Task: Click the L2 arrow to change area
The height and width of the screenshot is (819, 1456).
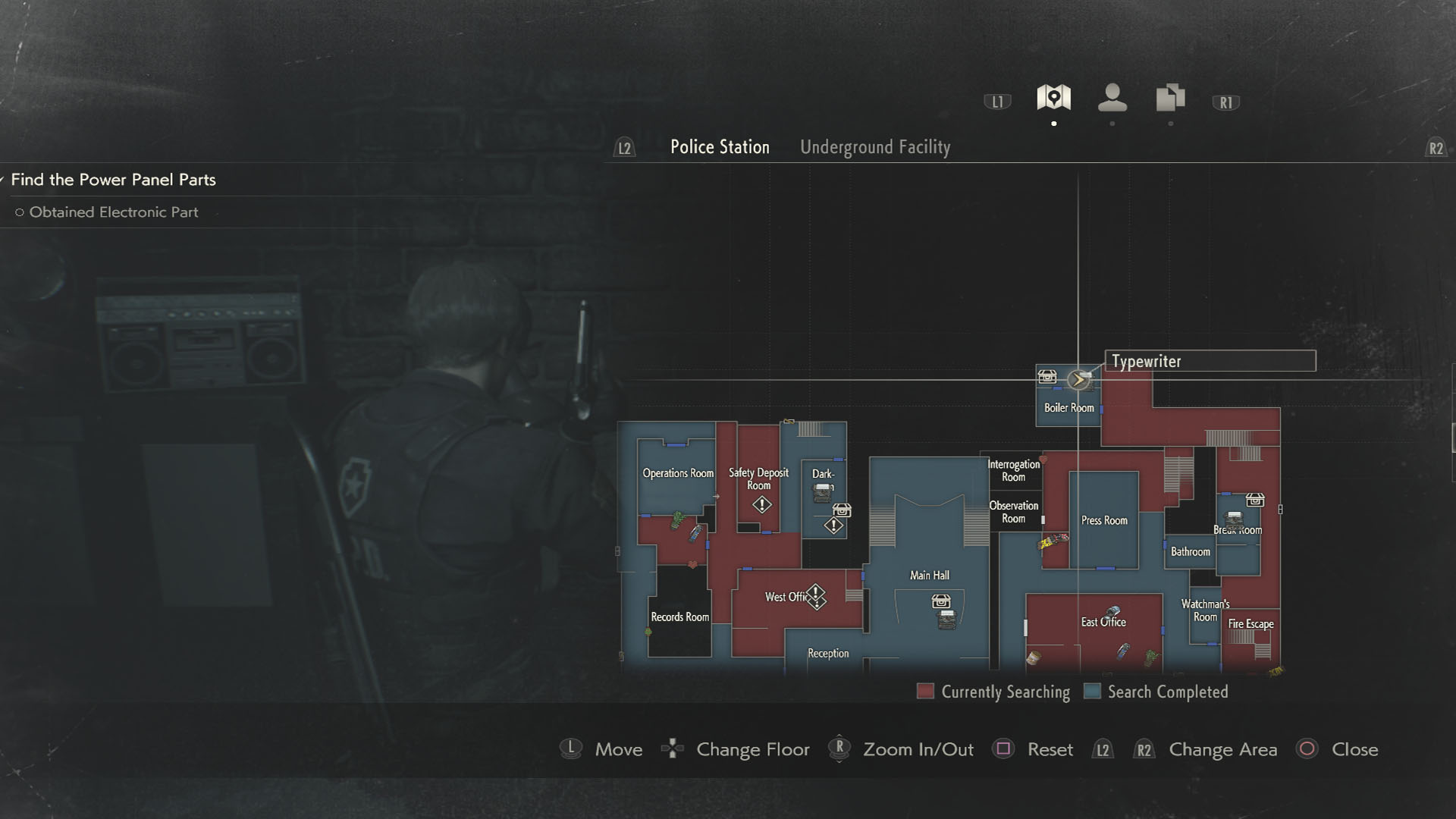Action: [x=623, y=148]
